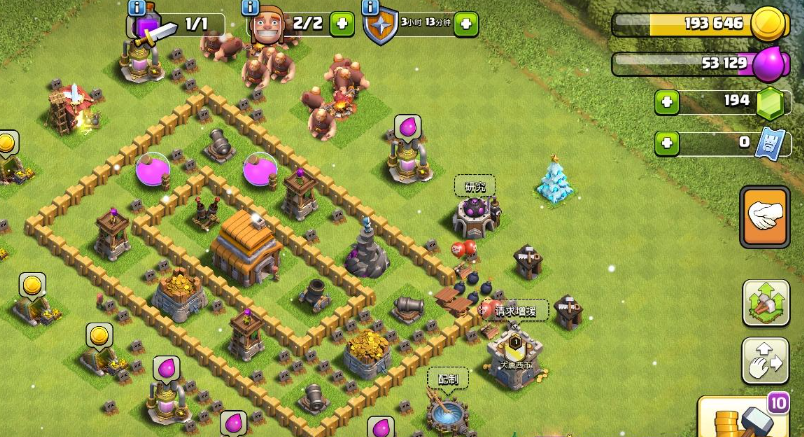Tap the plus button beside the blue ticket

(667, 143)
